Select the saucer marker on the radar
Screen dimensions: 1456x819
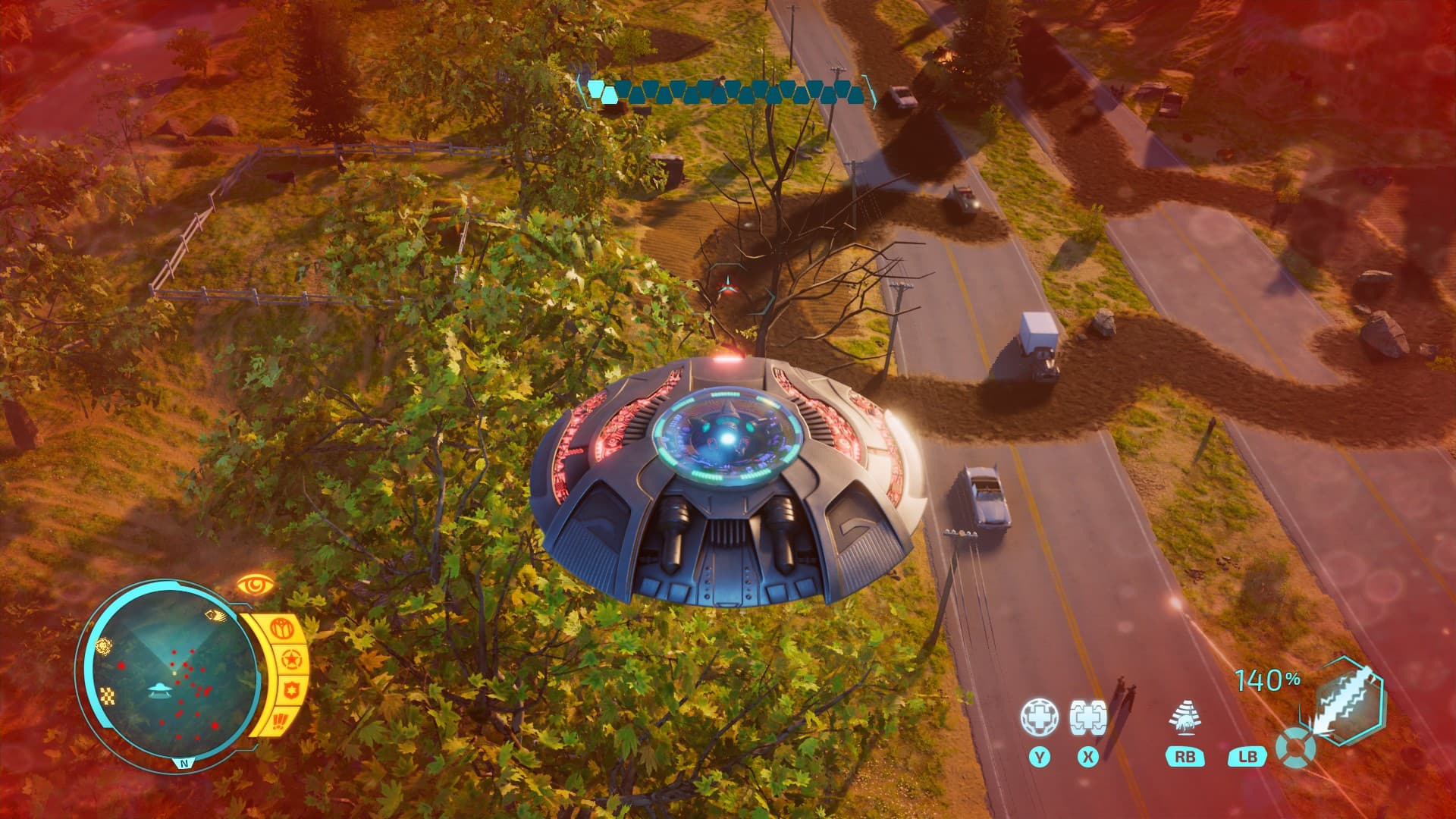click(160, 689)
